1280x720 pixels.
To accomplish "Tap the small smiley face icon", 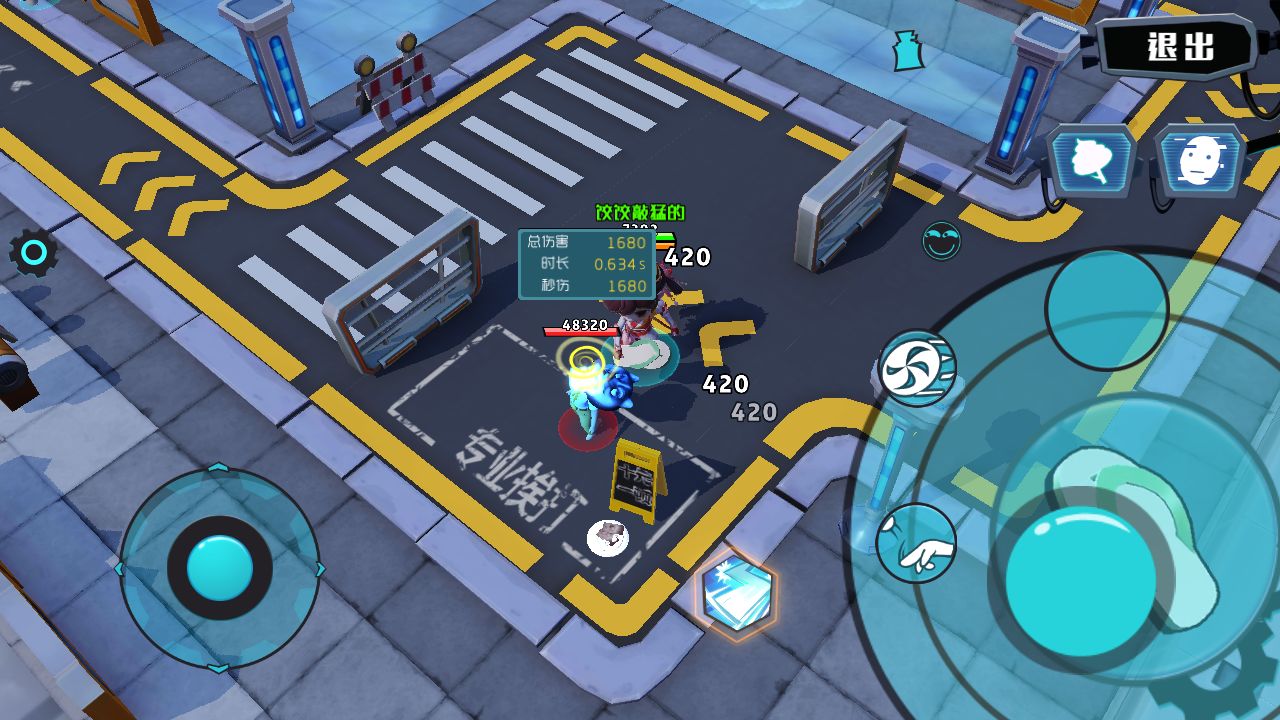I will 941,241.
